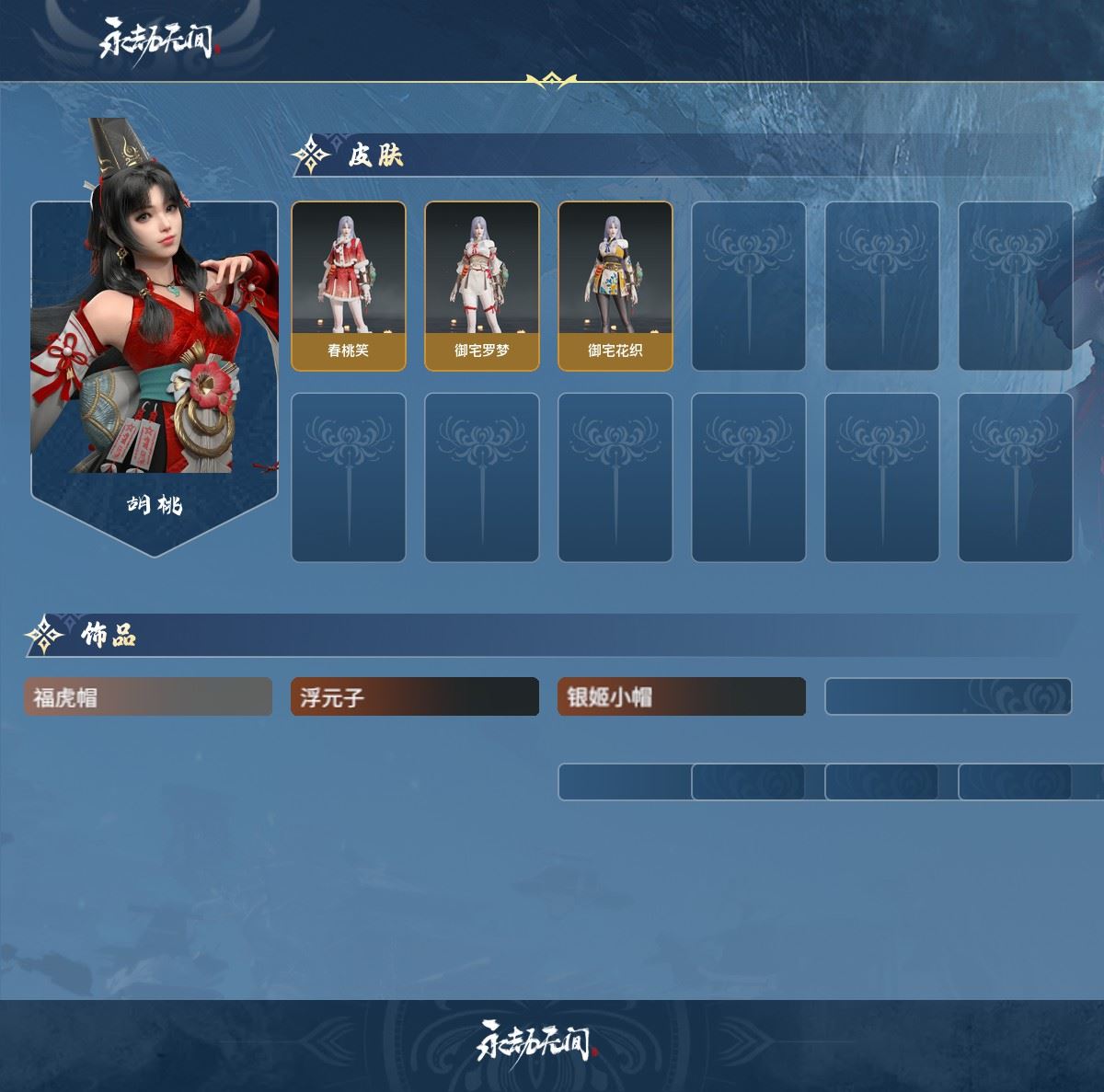Open the 福虎帽 accessory entry
Viewport: 1104px width, 1092px height.
pos(148,697)
